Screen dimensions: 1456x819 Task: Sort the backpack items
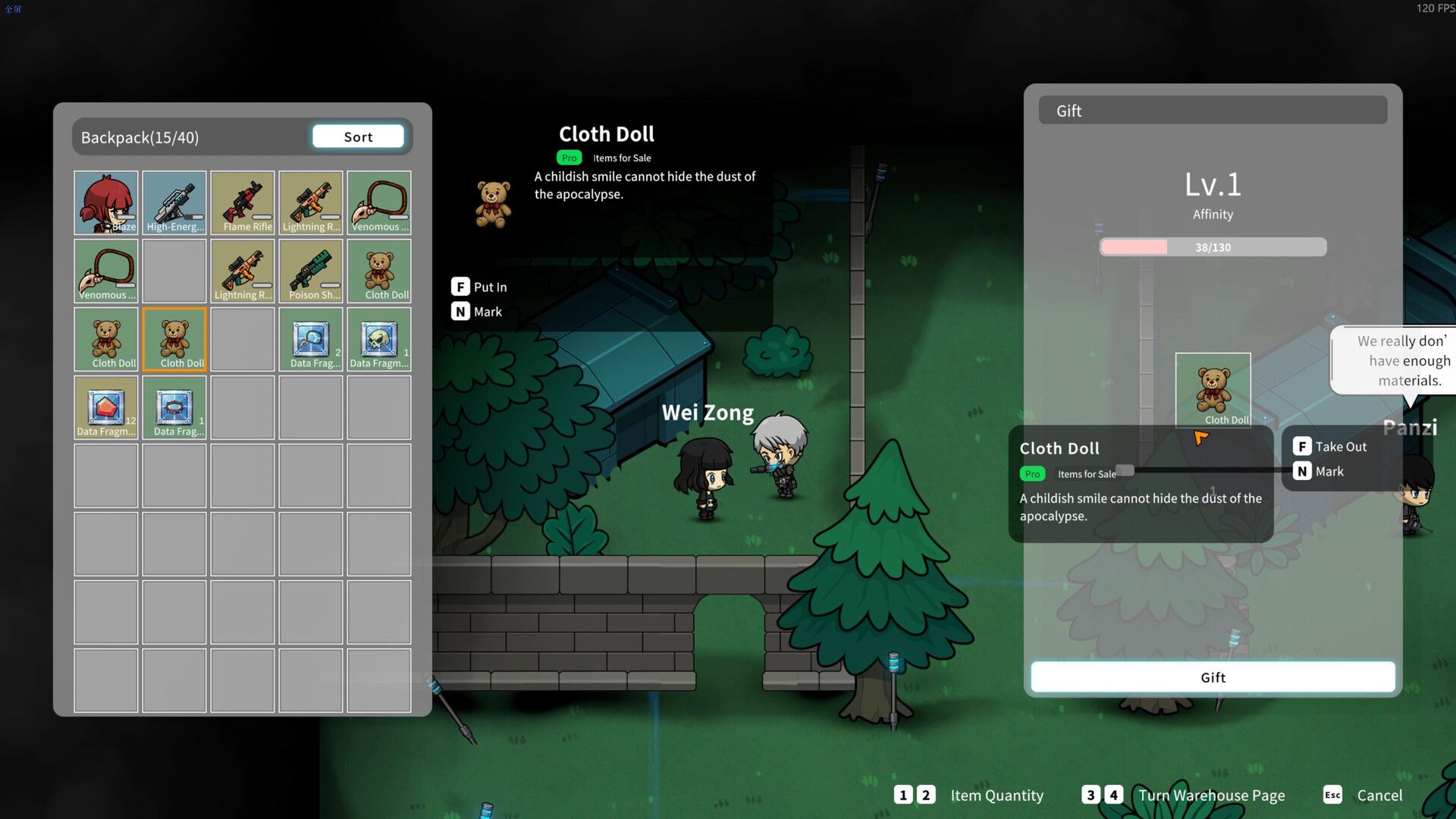tap(358, 136)
